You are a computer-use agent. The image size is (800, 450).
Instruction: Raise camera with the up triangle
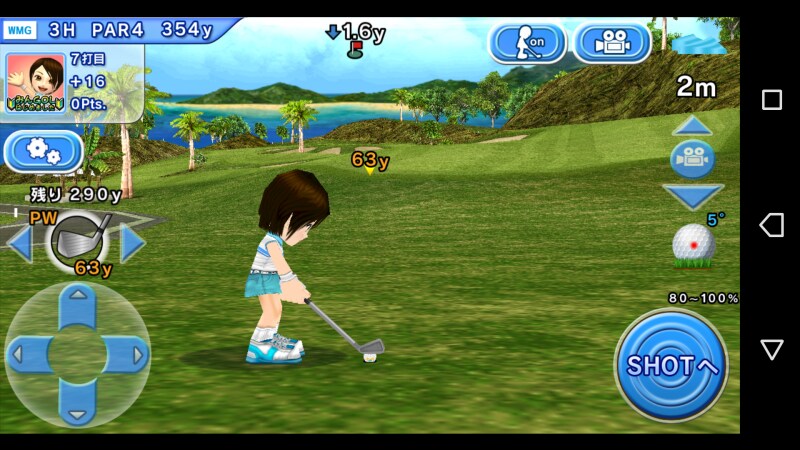[692, 126]
